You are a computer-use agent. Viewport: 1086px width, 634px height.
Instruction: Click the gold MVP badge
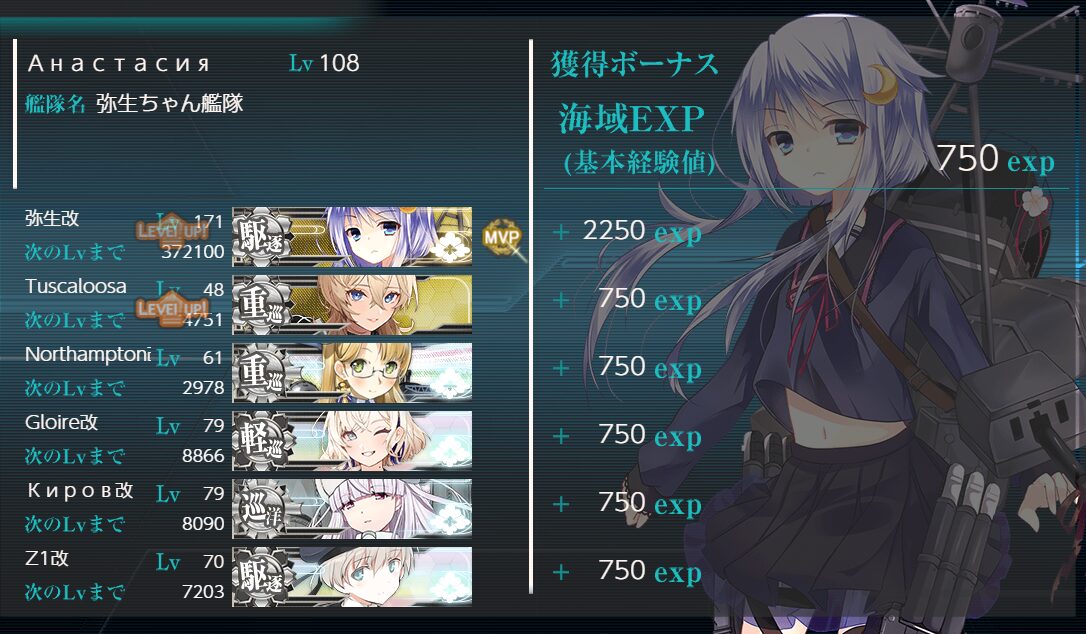click(x=502, y=237)
